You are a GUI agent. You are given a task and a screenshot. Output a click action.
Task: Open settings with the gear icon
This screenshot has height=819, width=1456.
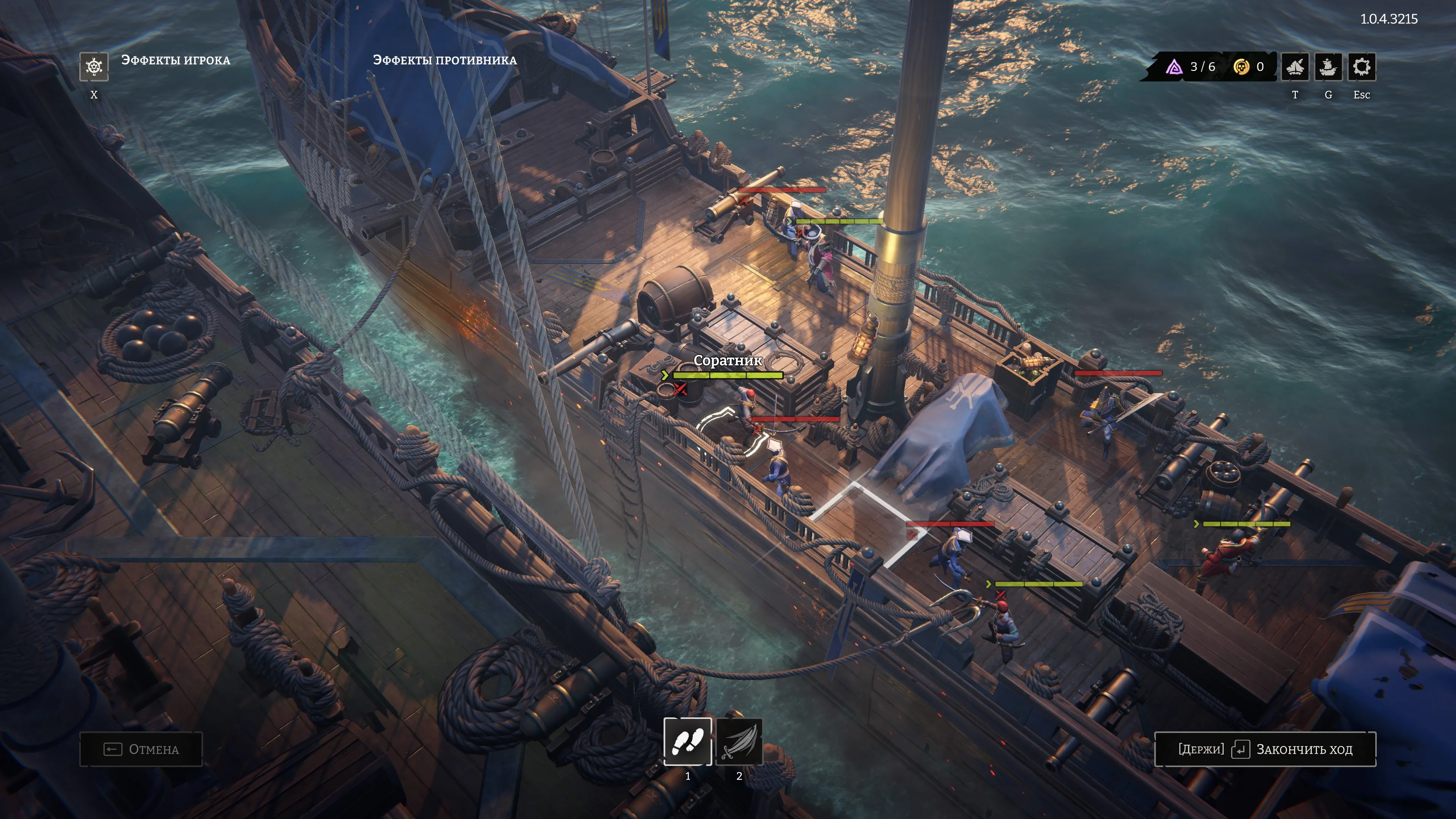click(1361, 67)
